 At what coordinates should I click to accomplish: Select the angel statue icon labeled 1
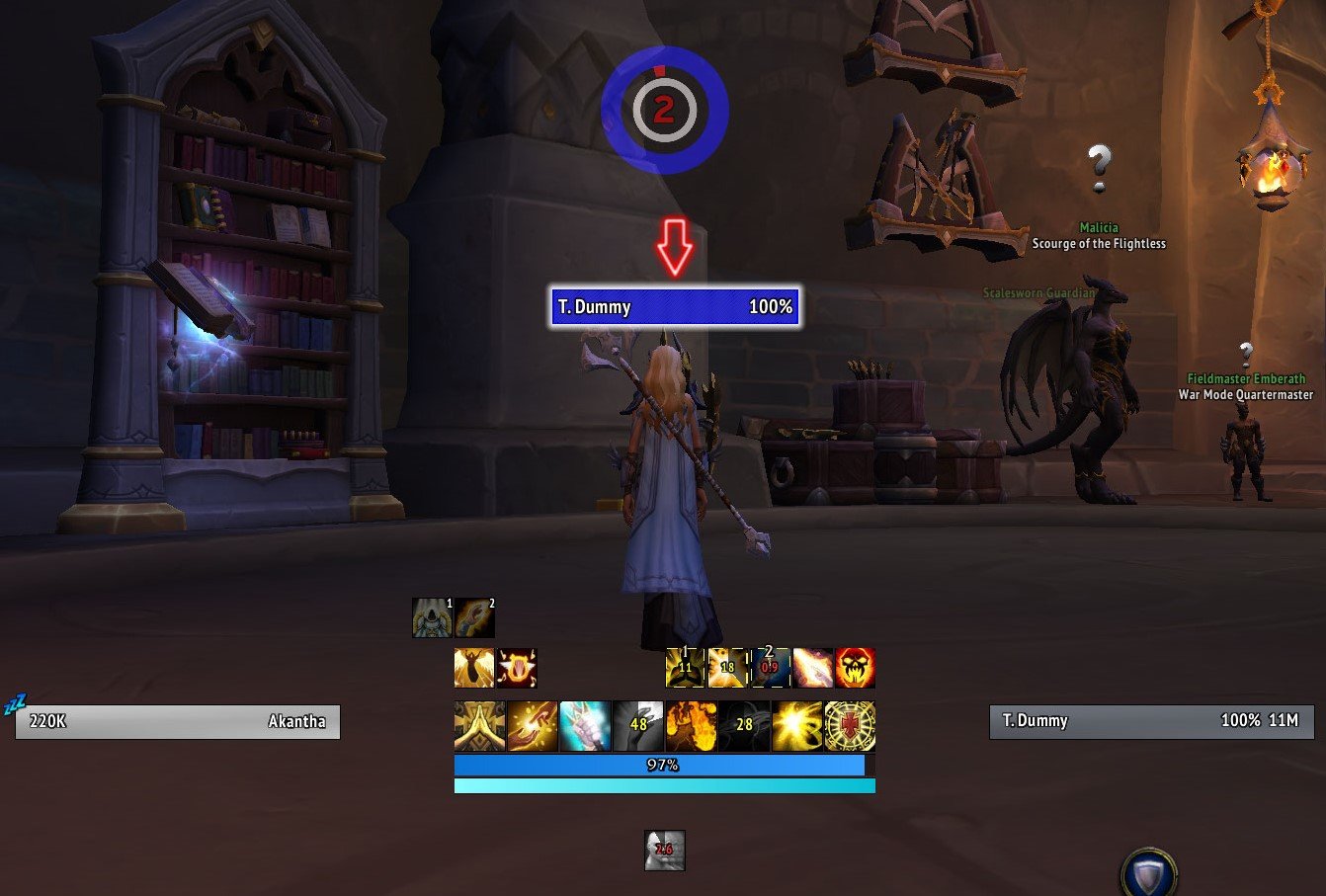point(432,618)
